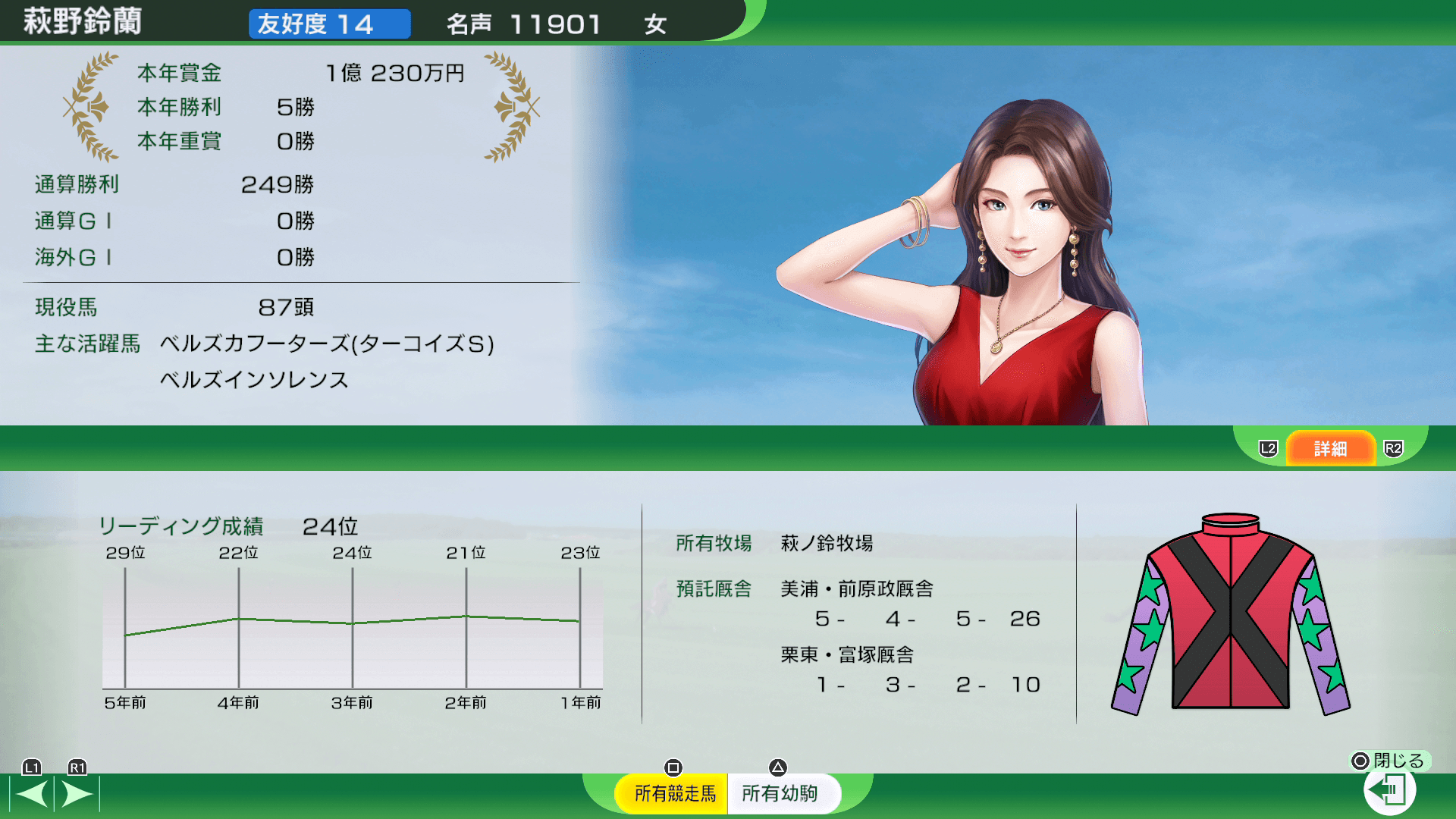Advance to the next owner with right arrow
This screenshot has height=819, width=1456.
(77, 794)
